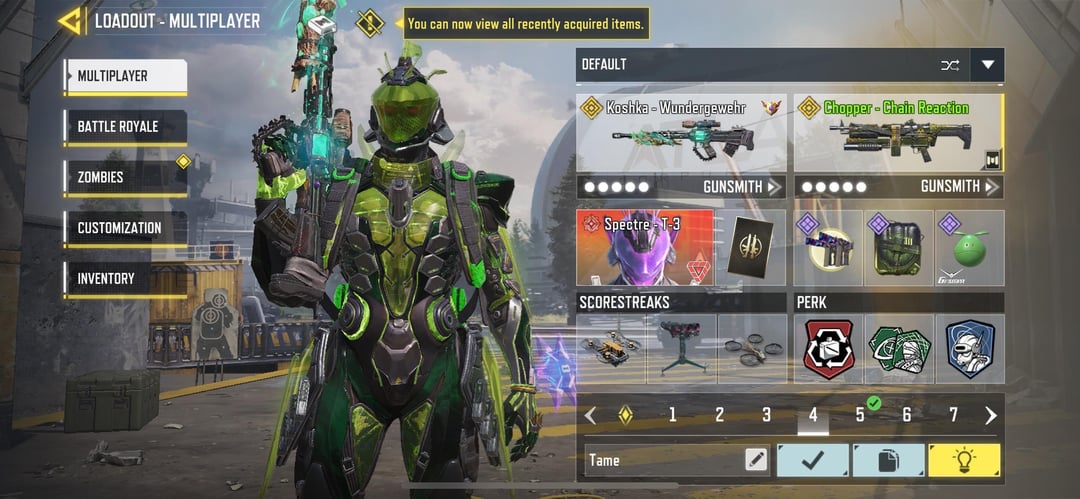This screenshot has height=499, width=1080.
Task: Click the yellow lightbulb button
Action: click(x=964, y=460)
